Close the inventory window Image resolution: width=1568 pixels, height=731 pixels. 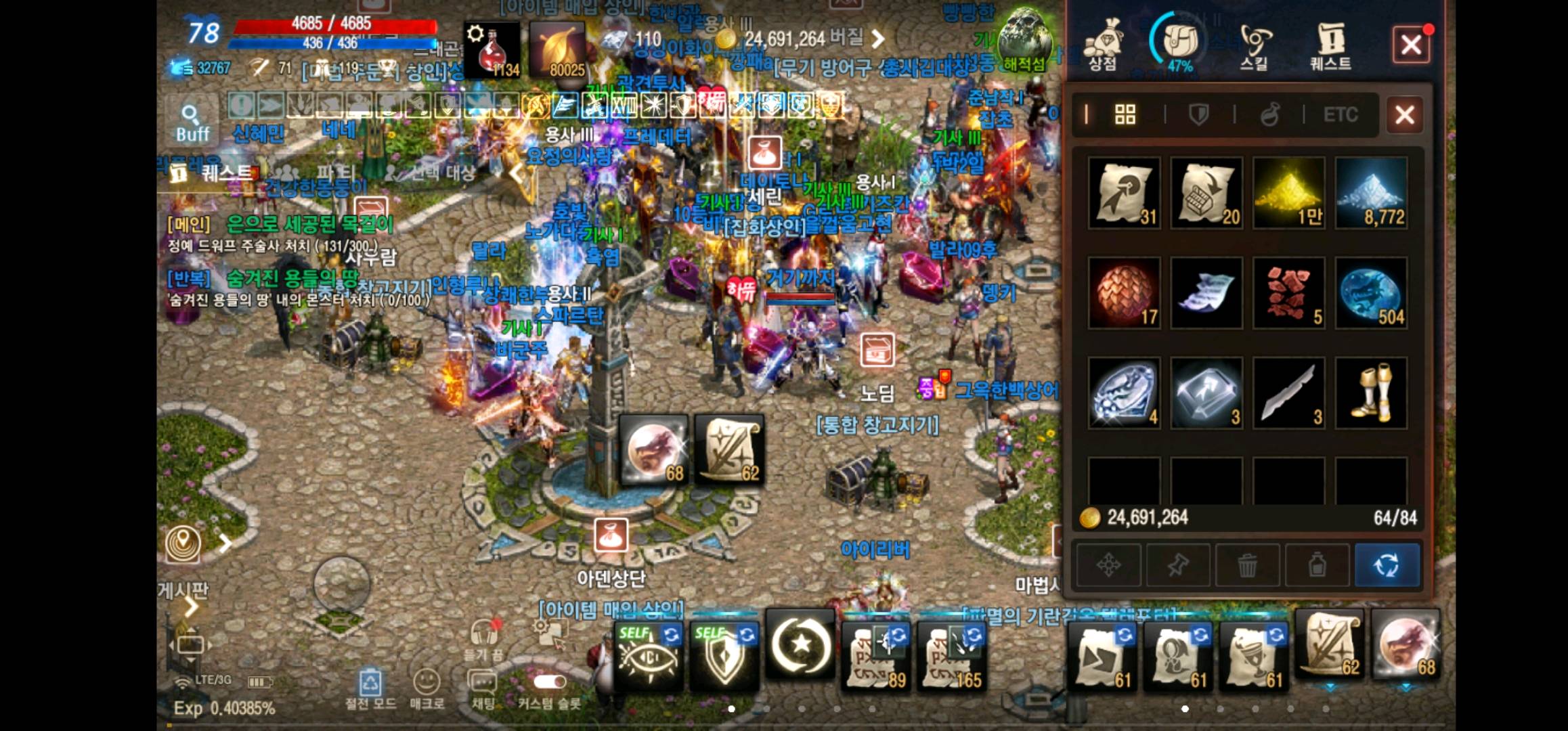(x=1404, y=114)
